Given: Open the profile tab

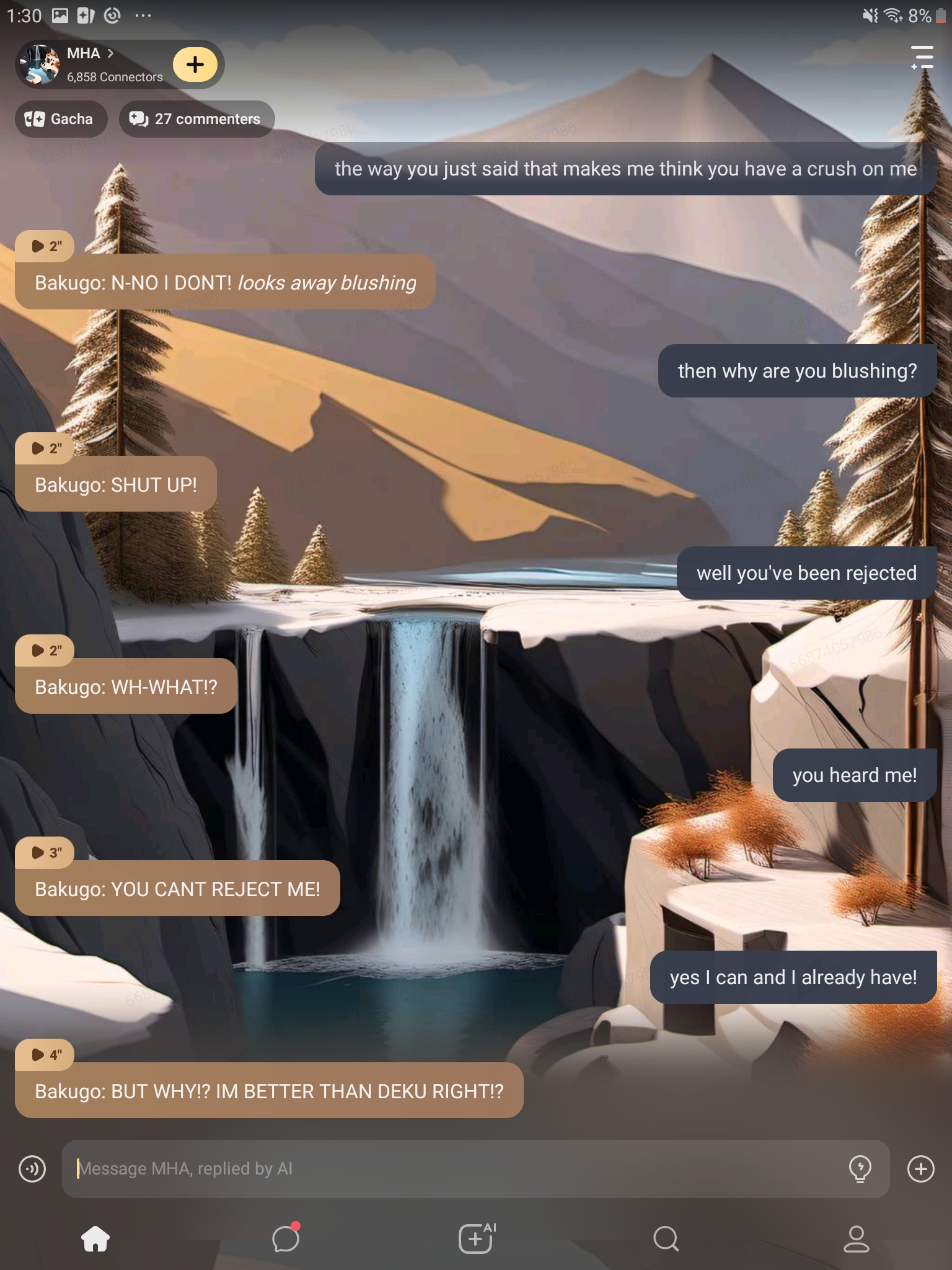Looking at the screenshot, I should pos(856,1239).
